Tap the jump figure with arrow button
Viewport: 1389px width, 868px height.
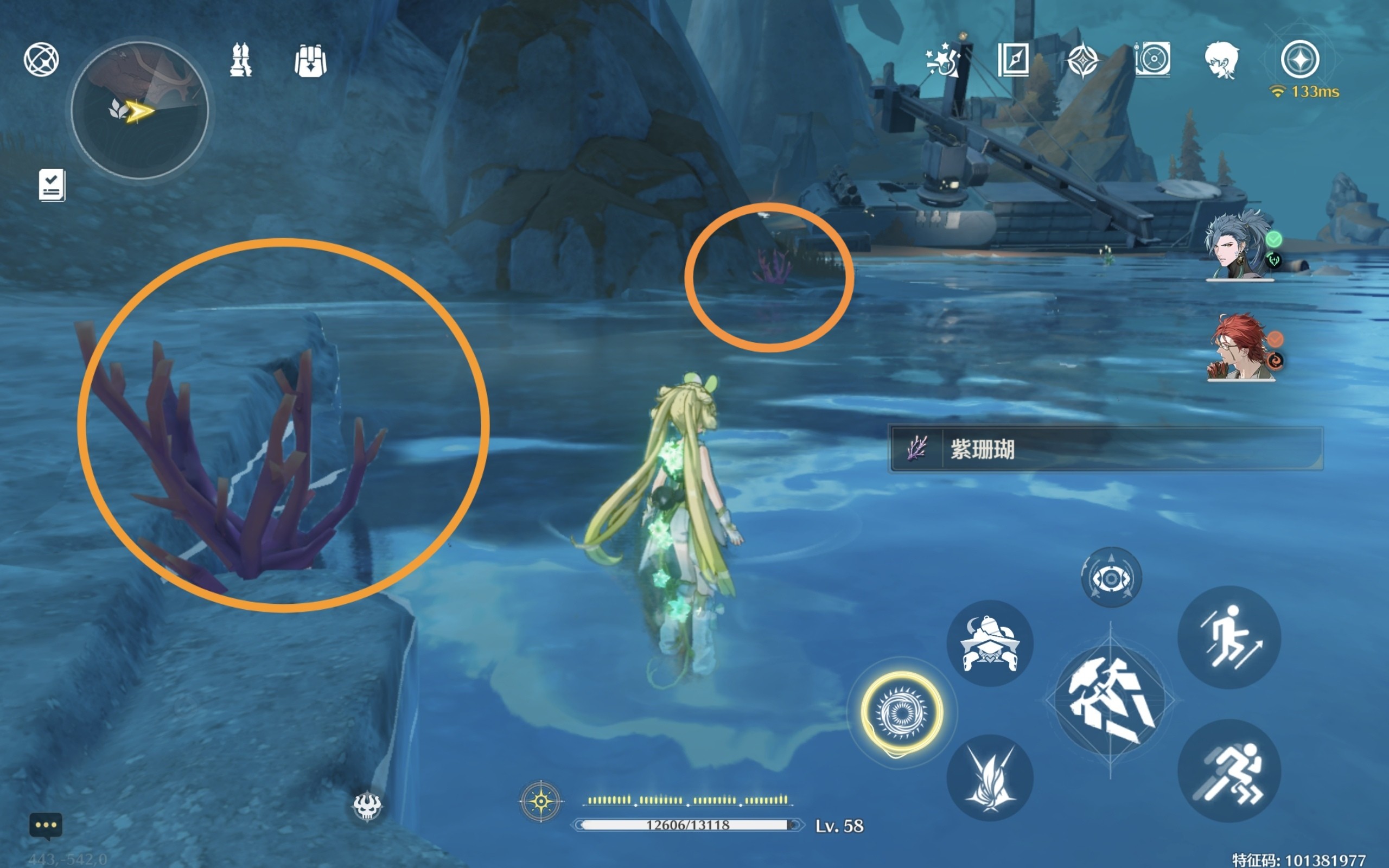(x=1229, y=637)
